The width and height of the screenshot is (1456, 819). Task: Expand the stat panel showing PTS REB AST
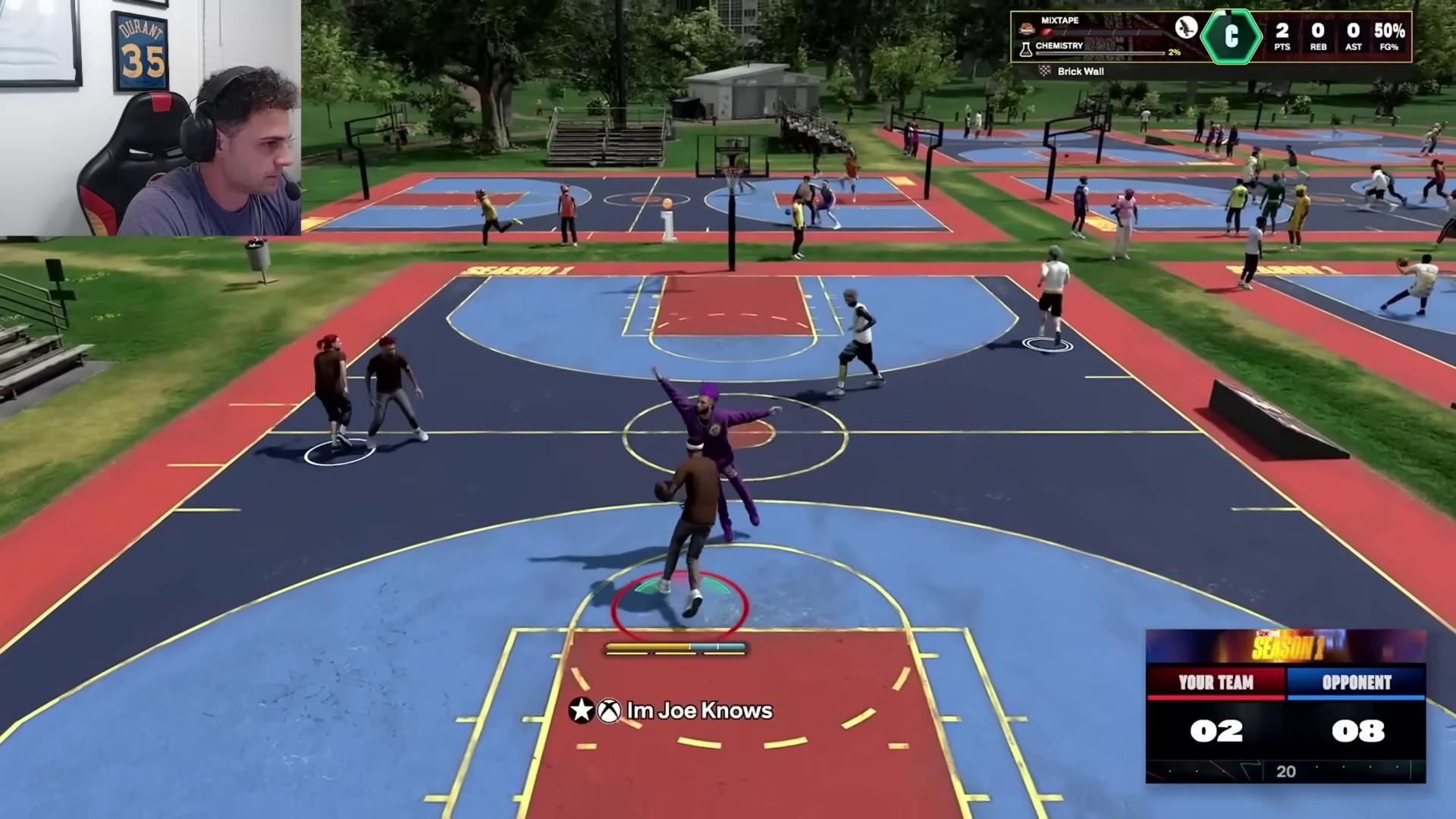[x=1341, y=37]
